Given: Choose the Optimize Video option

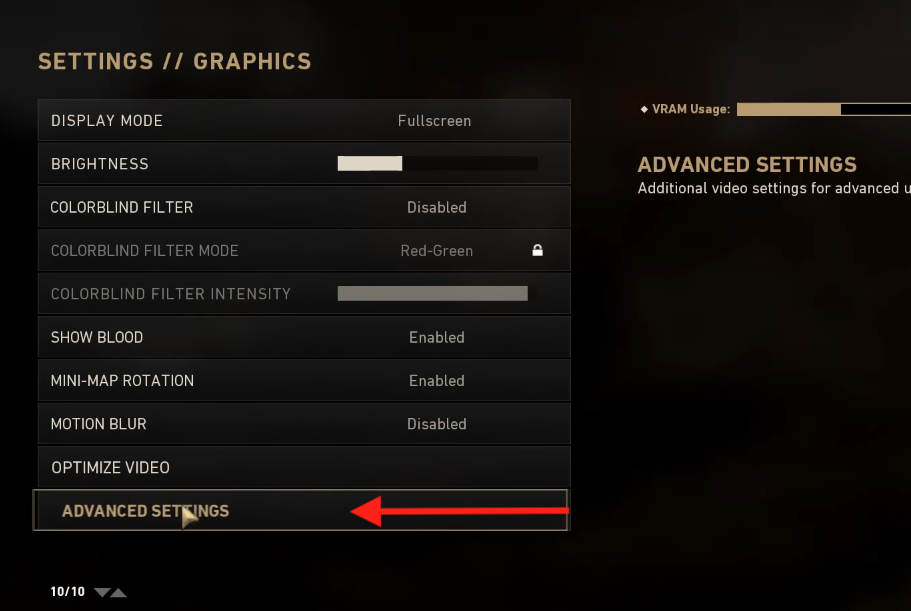Looking at the screenshot, I should pyautogui.click(x=304, y=468).
